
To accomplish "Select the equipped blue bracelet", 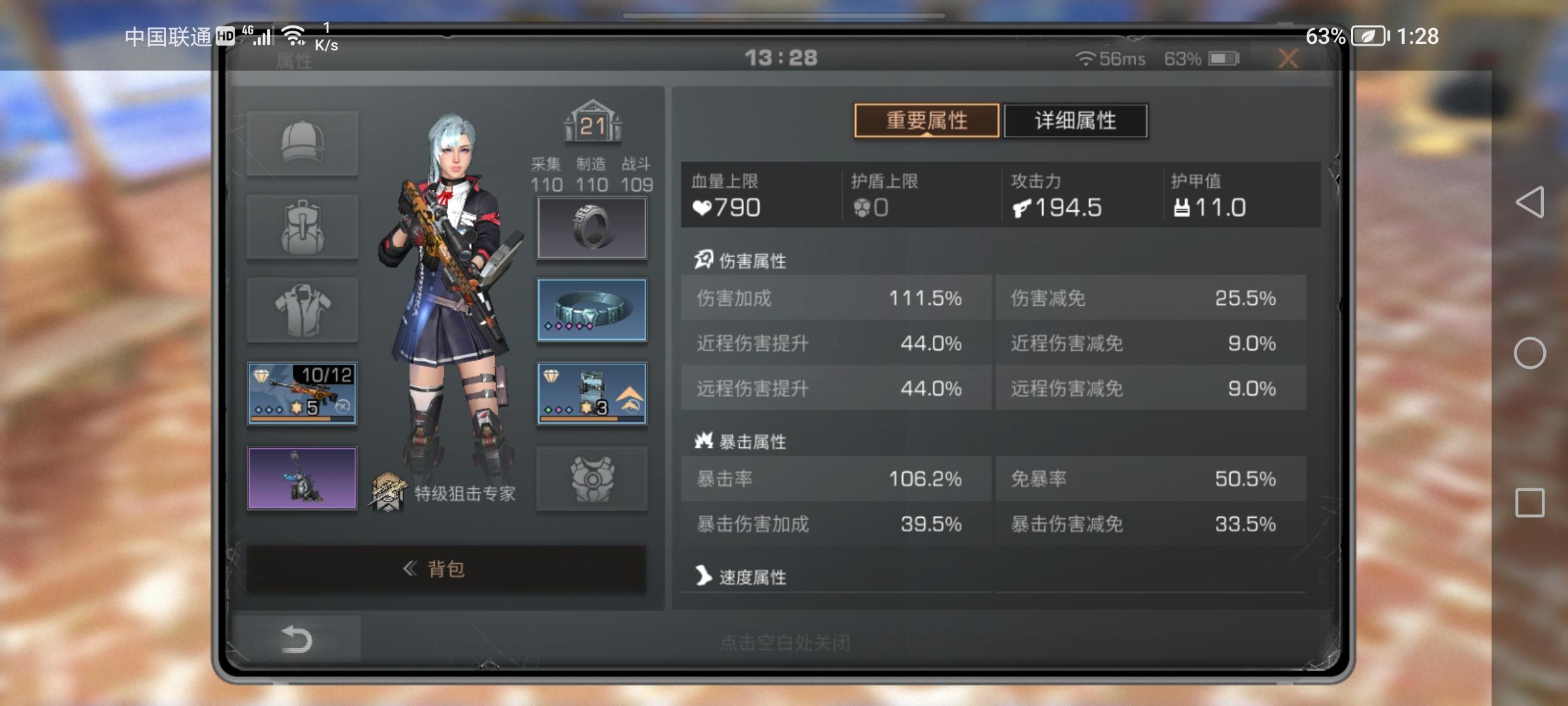I will pyautogui.click(x=591, y=310).
